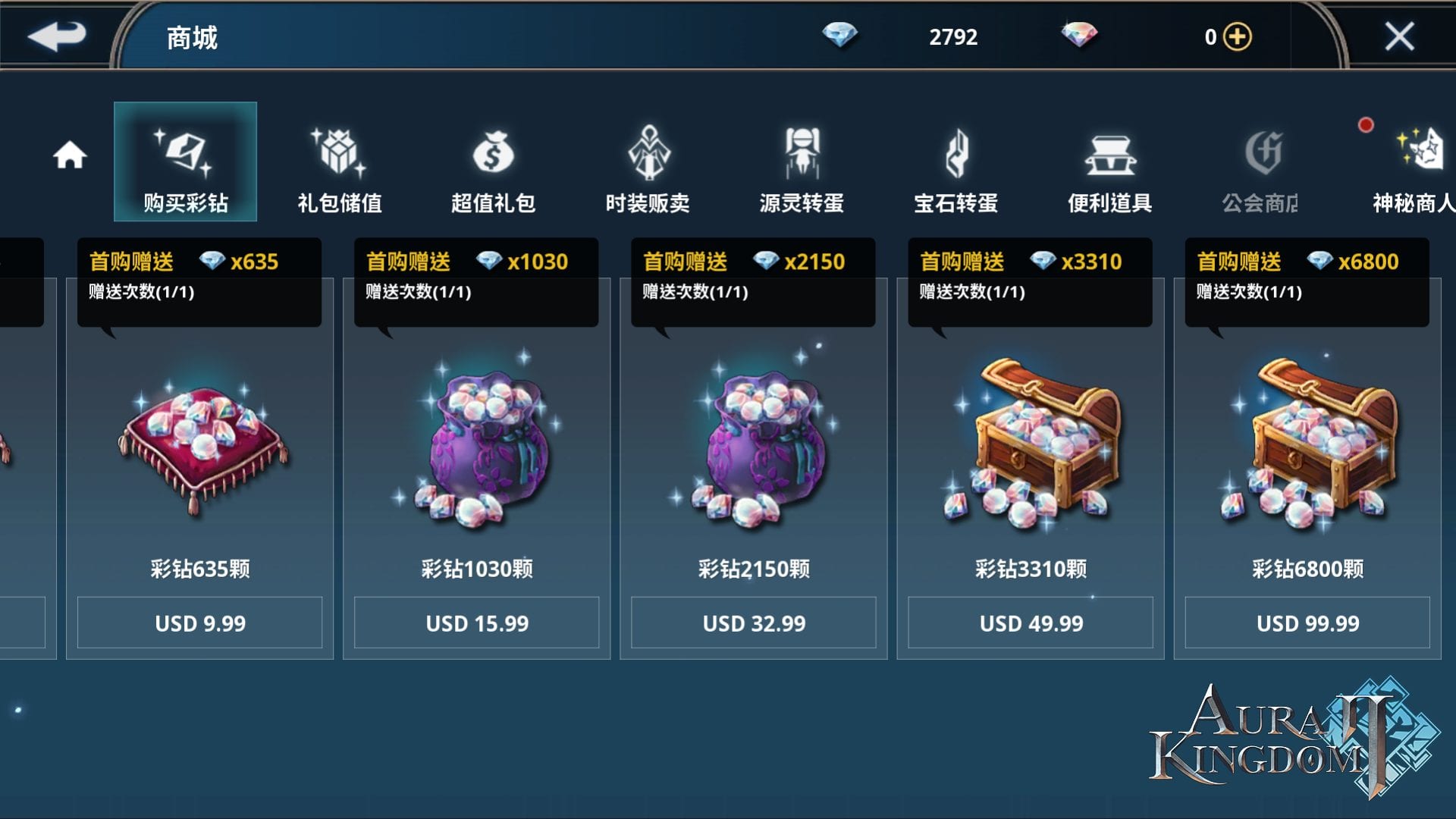Viewport: 1456px width, 819px height.
Task: Open the shop home tab
Action: [70, 155]
